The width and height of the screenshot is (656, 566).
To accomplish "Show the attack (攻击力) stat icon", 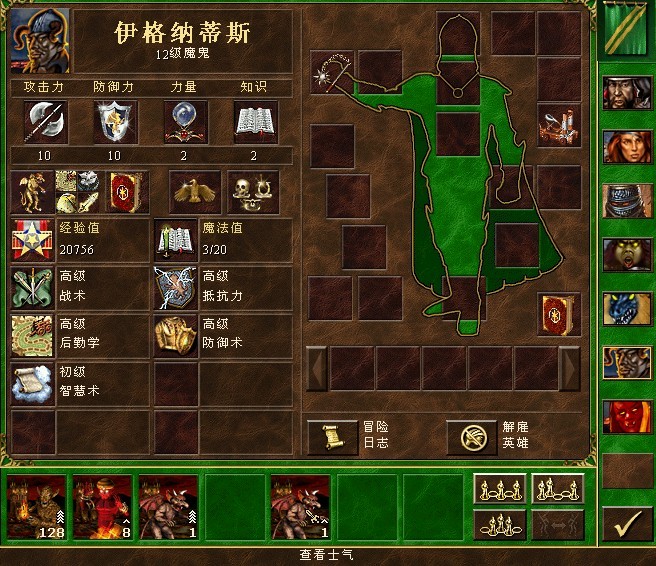I will tap(45, 122).
